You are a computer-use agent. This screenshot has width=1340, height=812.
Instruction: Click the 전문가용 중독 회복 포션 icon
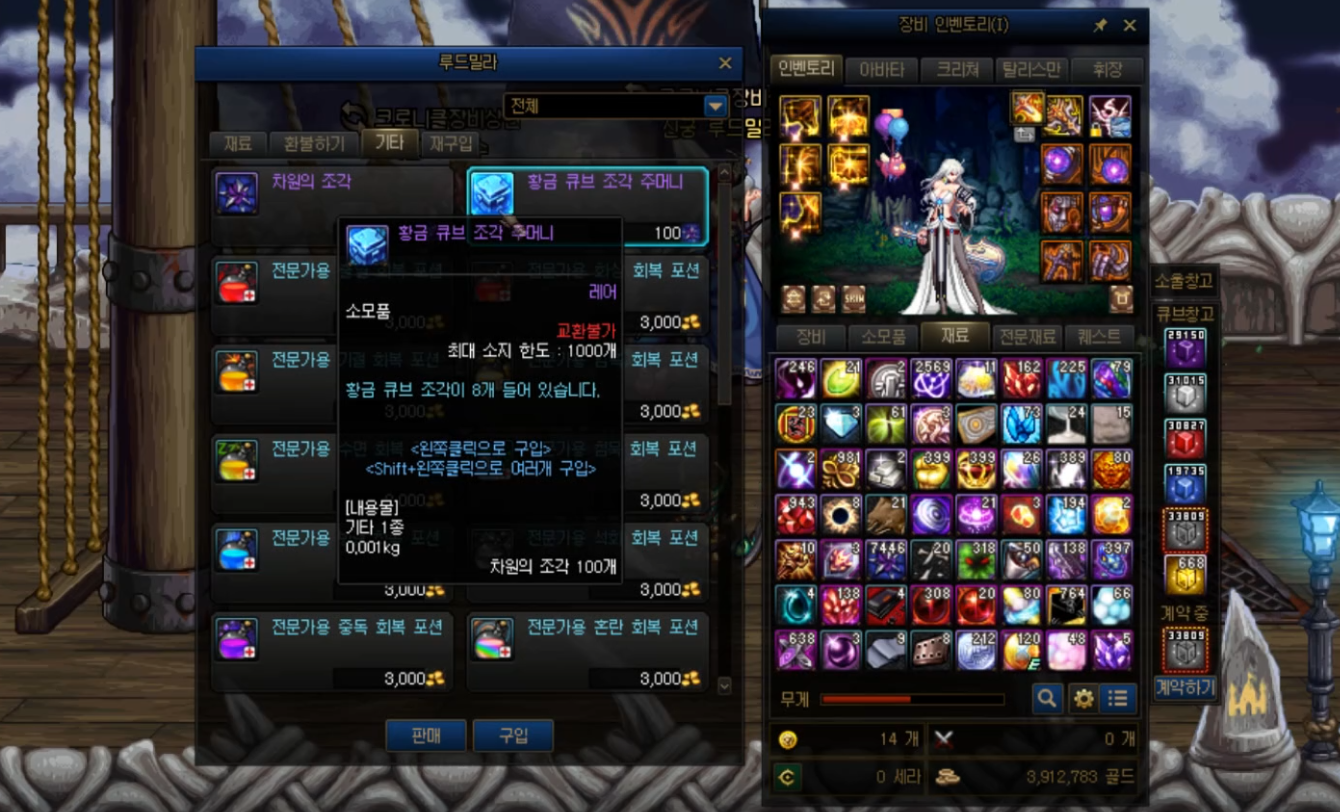point(238,637)
